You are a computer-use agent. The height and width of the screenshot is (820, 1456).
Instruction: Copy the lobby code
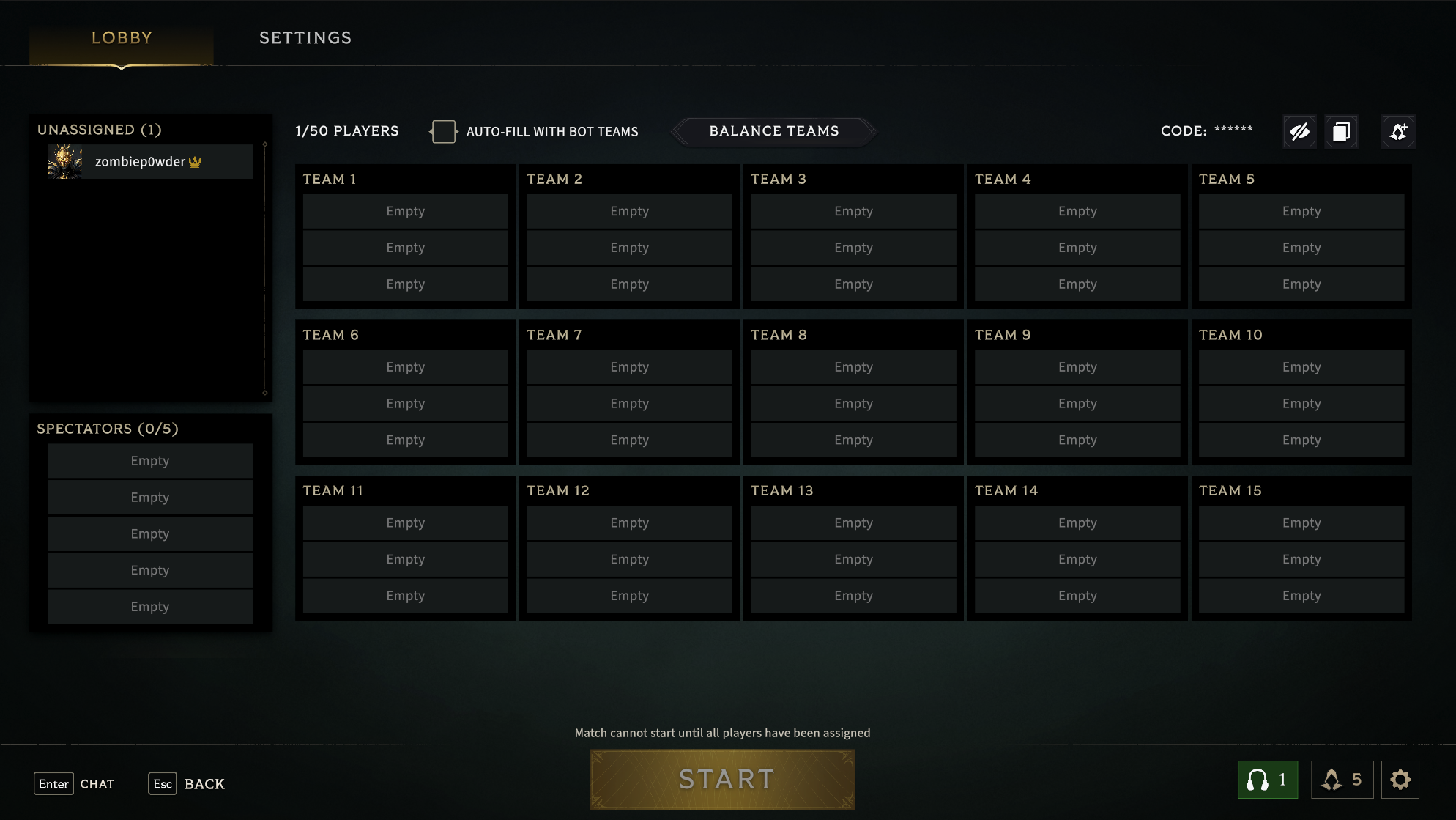pos(1341,132)
